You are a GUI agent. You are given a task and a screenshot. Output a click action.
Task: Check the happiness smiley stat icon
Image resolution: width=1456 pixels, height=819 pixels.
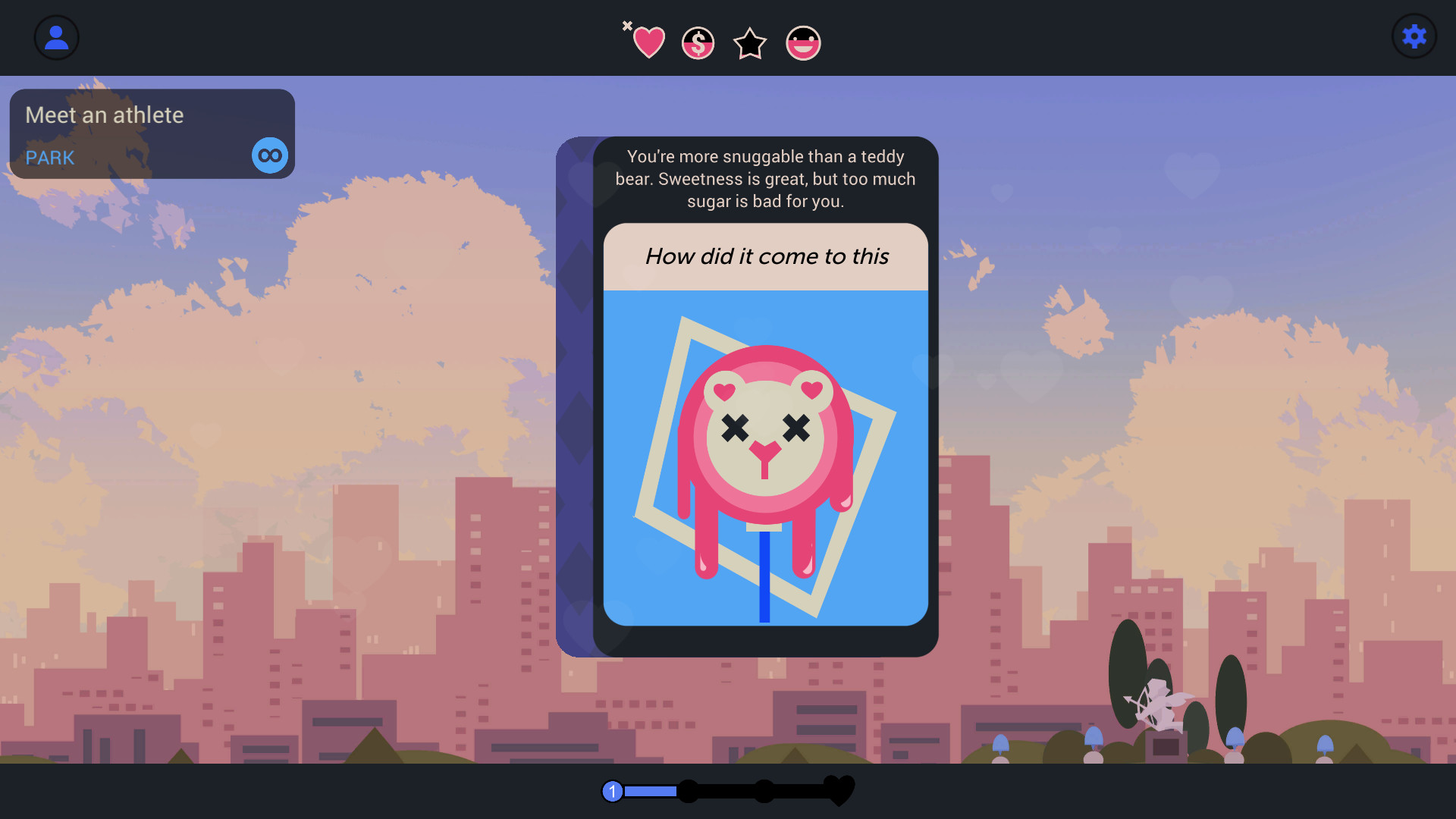coord(802,42)
